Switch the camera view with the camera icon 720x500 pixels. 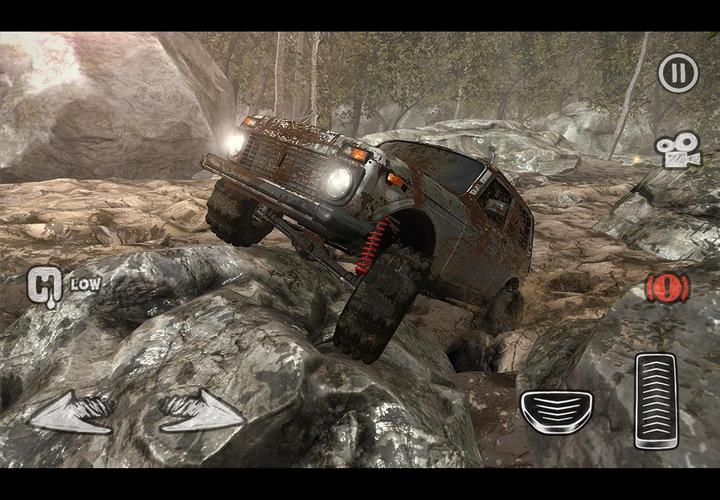point(677,150)
